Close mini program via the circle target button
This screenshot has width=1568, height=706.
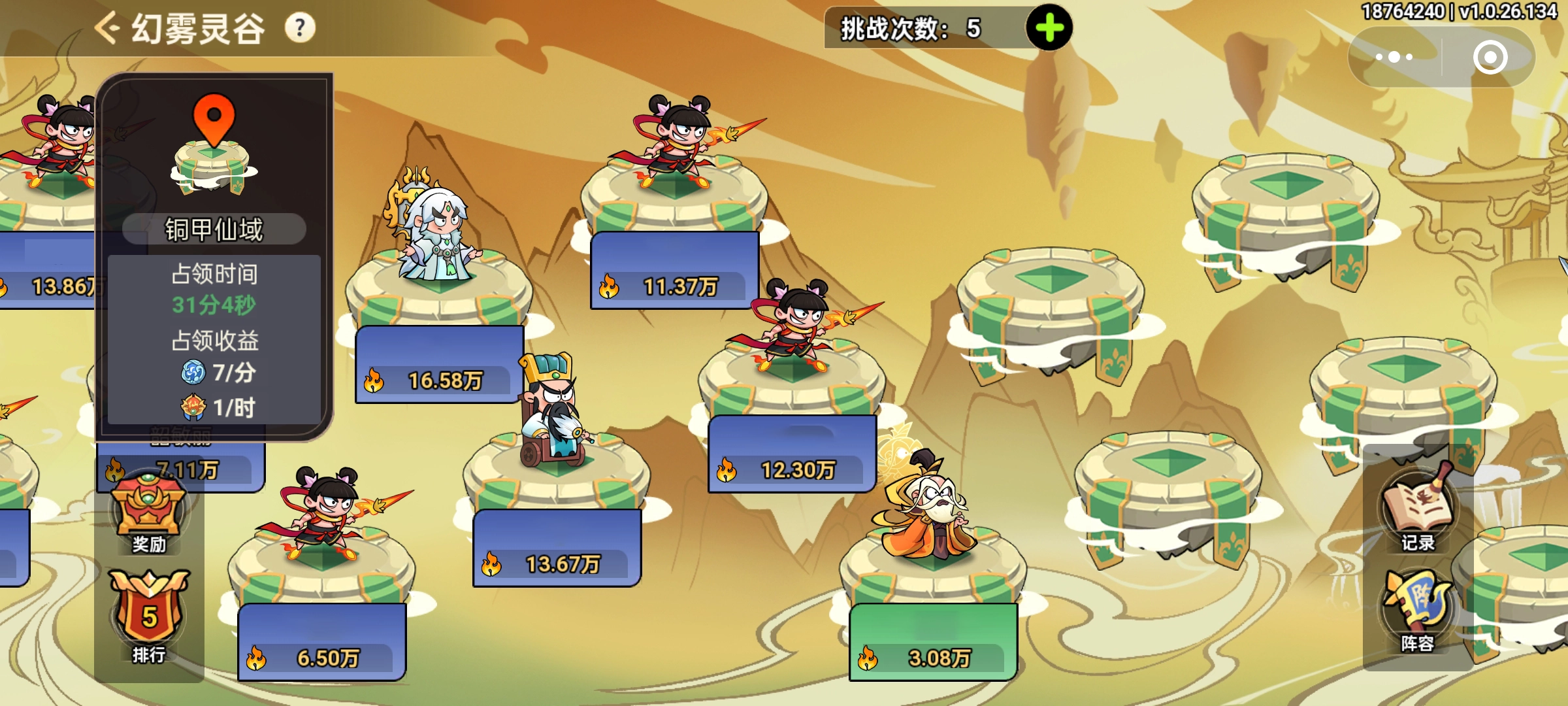[x=1490, y=58]
